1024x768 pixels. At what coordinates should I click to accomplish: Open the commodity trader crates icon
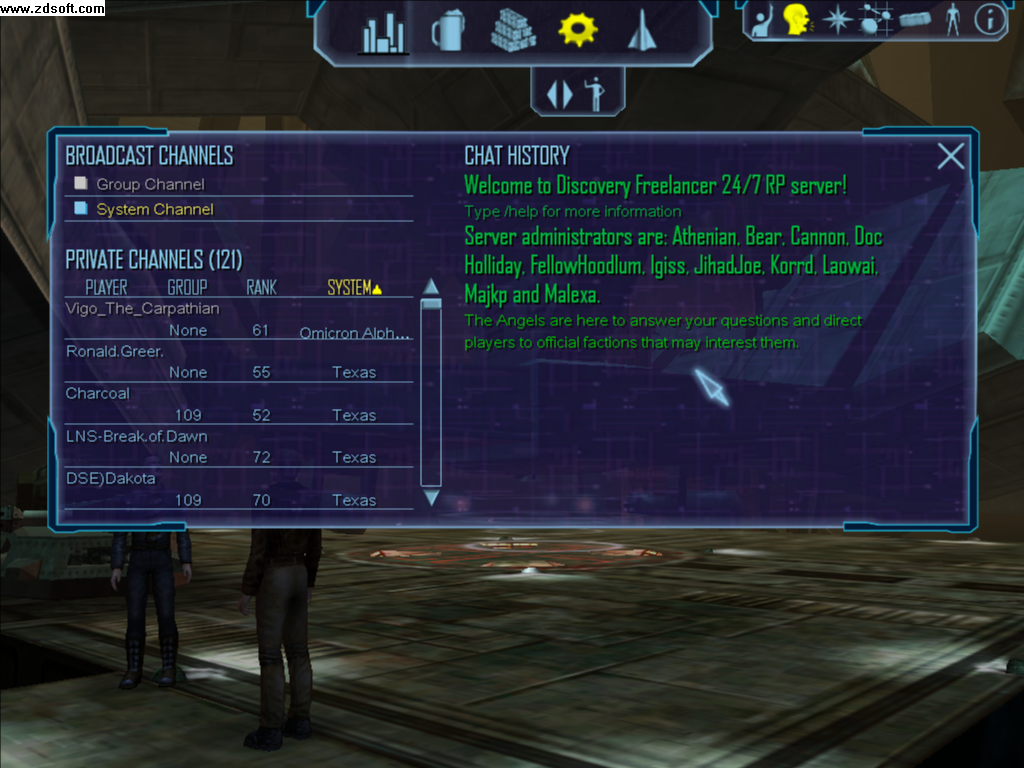[x=513, y=31]
